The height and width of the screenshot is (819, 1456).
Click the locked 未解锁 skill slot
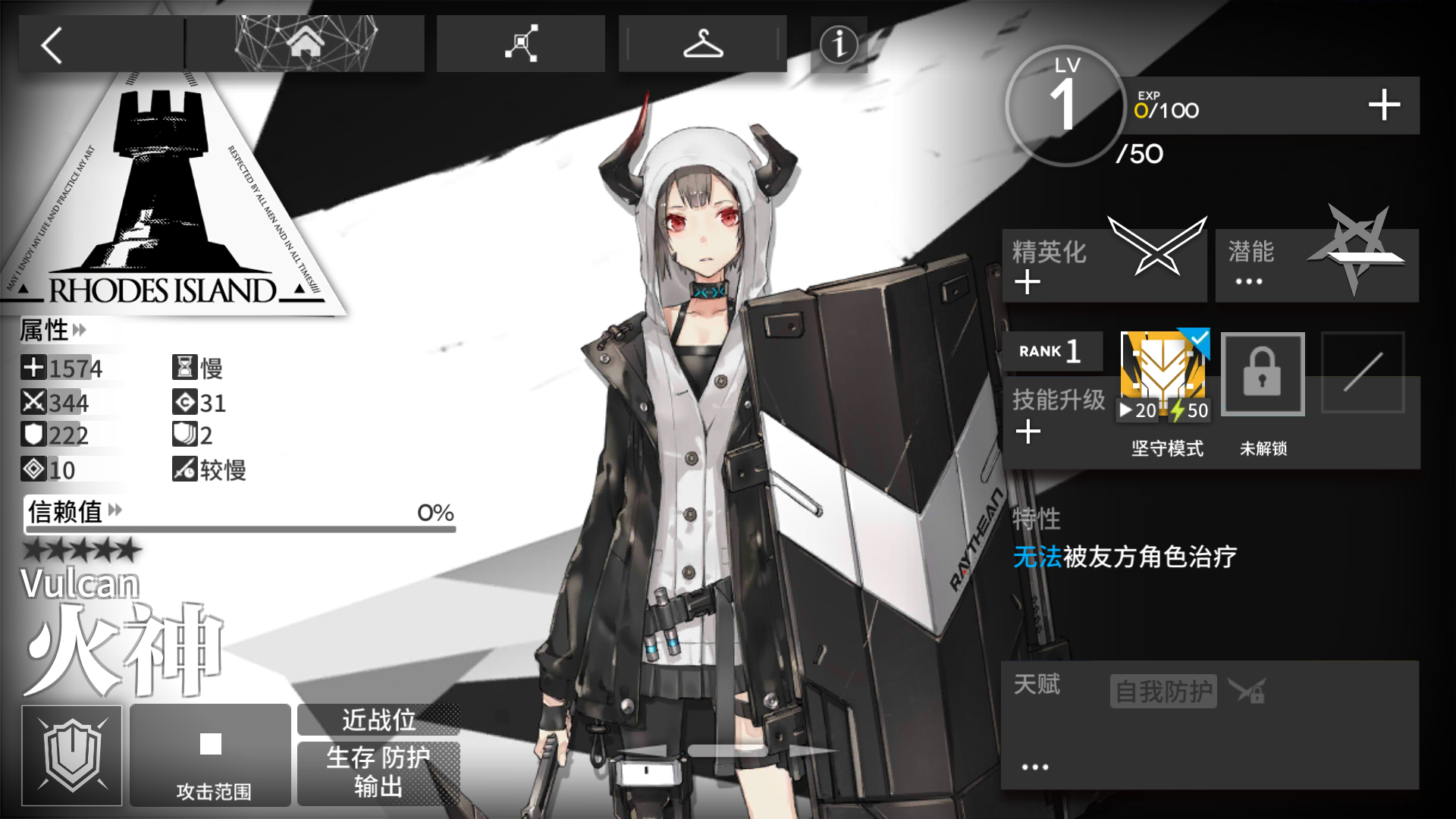pyautogui.click(x=1263, y=374)
